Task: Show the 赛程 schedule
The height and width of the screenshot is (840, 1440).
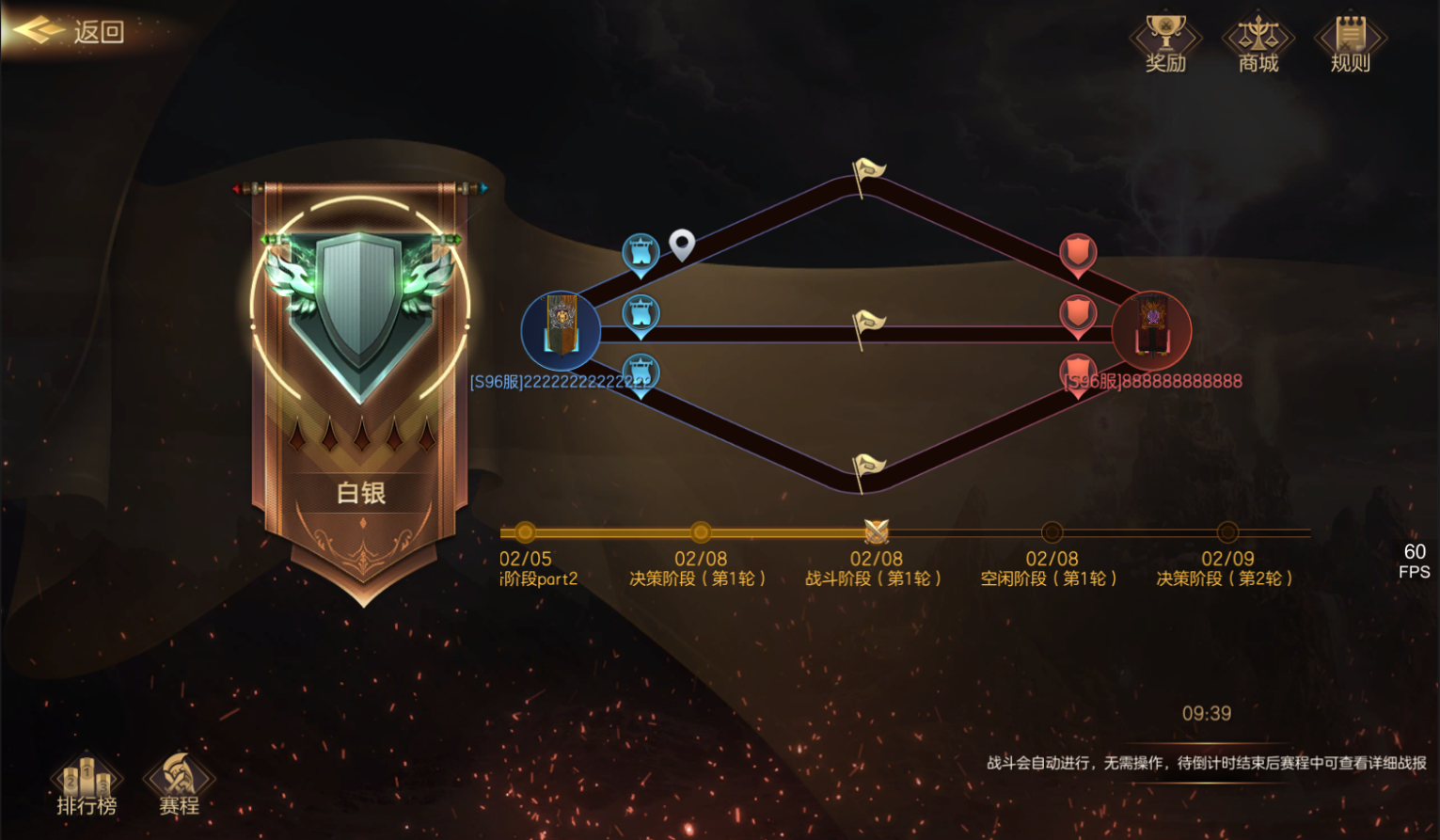Action: click(x=179, y=785)
